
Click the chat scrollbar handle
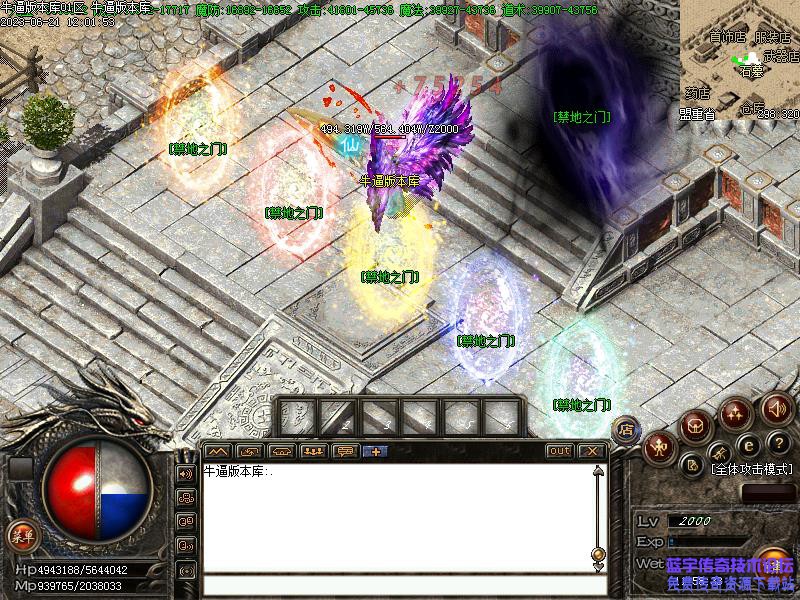click(598, 553)
